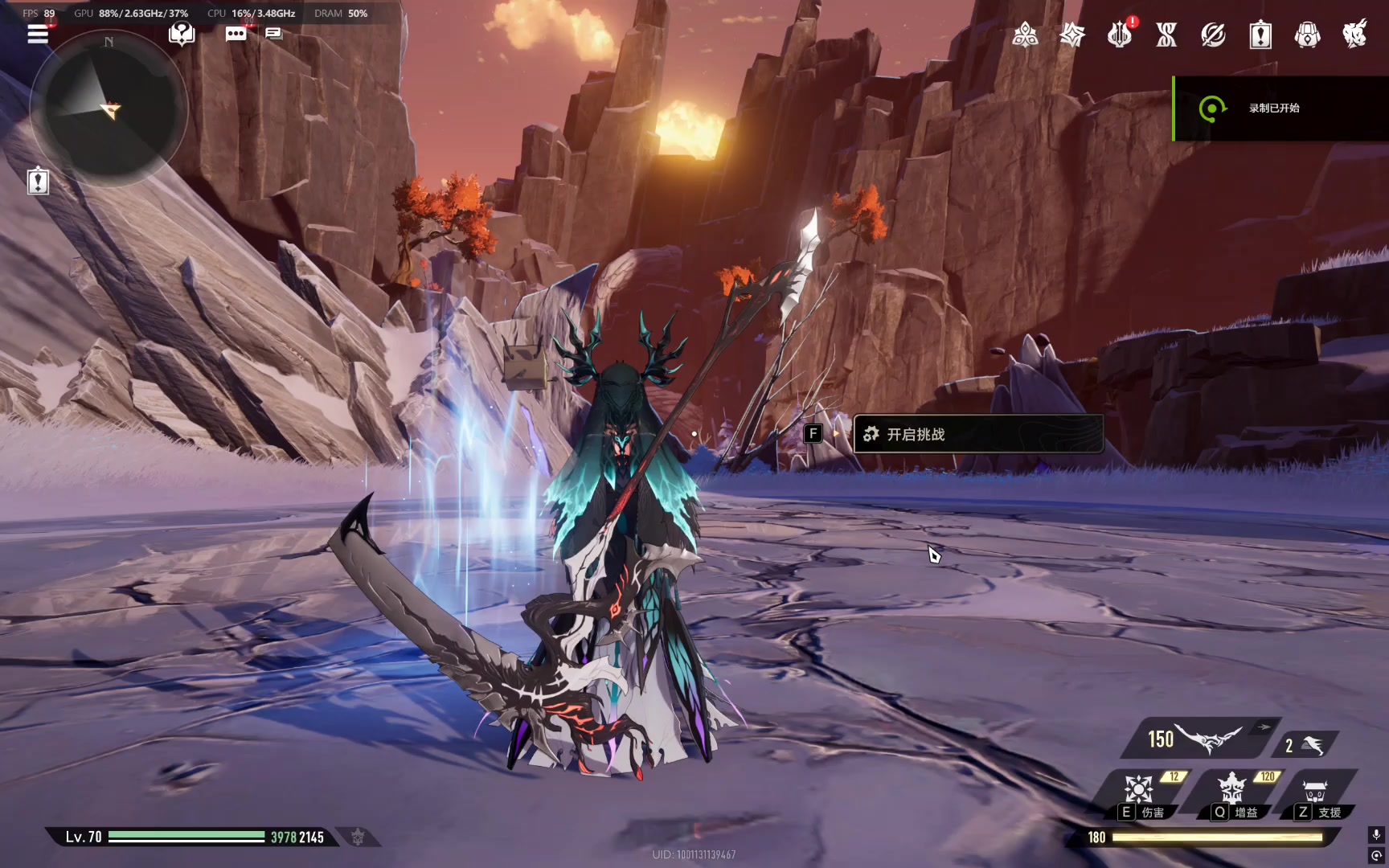The width and height of the screenshot is (1389, 868).
Task: Open the sword-emblem icon with red alert badge
Action: pos(1119,35)
